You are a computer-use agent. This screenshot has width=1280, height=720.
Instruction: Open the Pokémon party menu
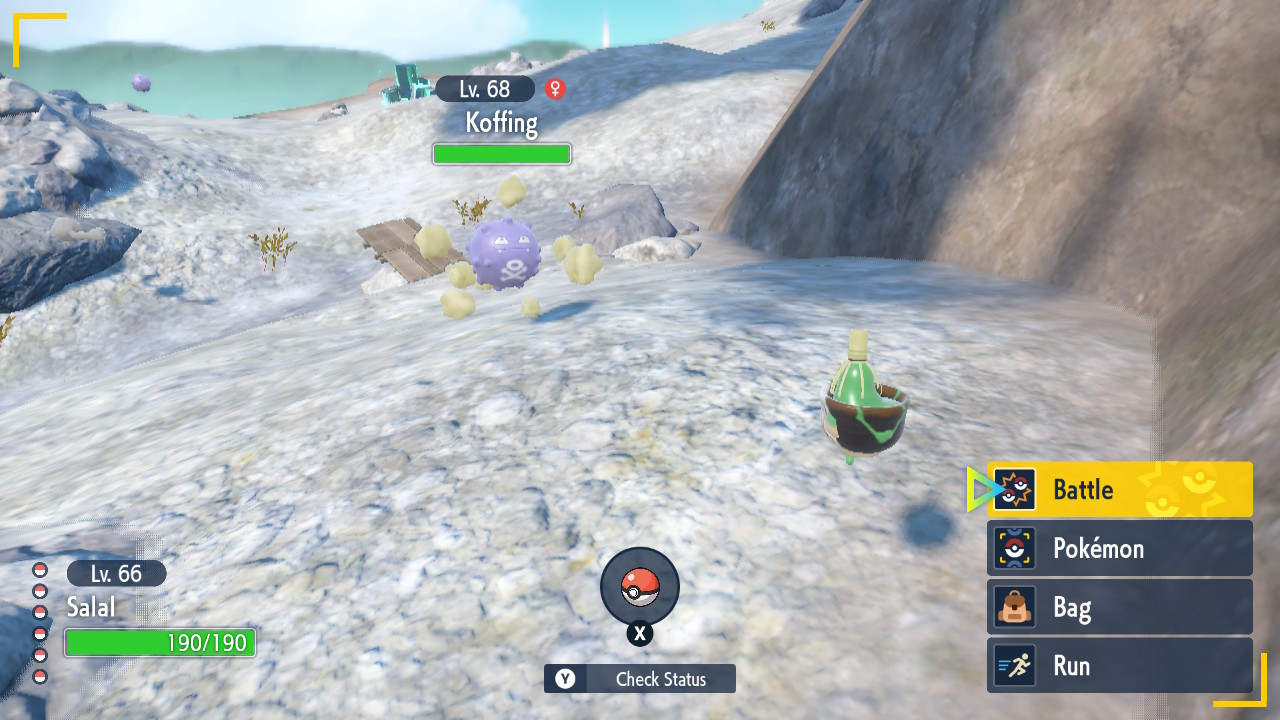(1120, 548)
